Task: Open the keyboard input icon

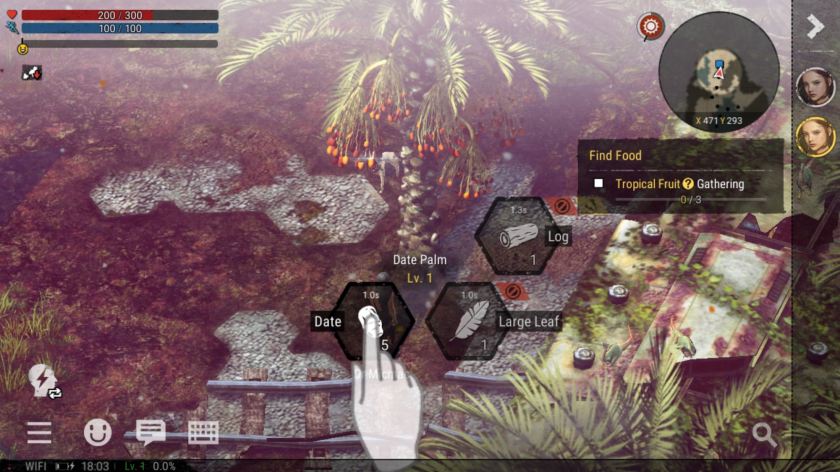Action: (203, 432)
